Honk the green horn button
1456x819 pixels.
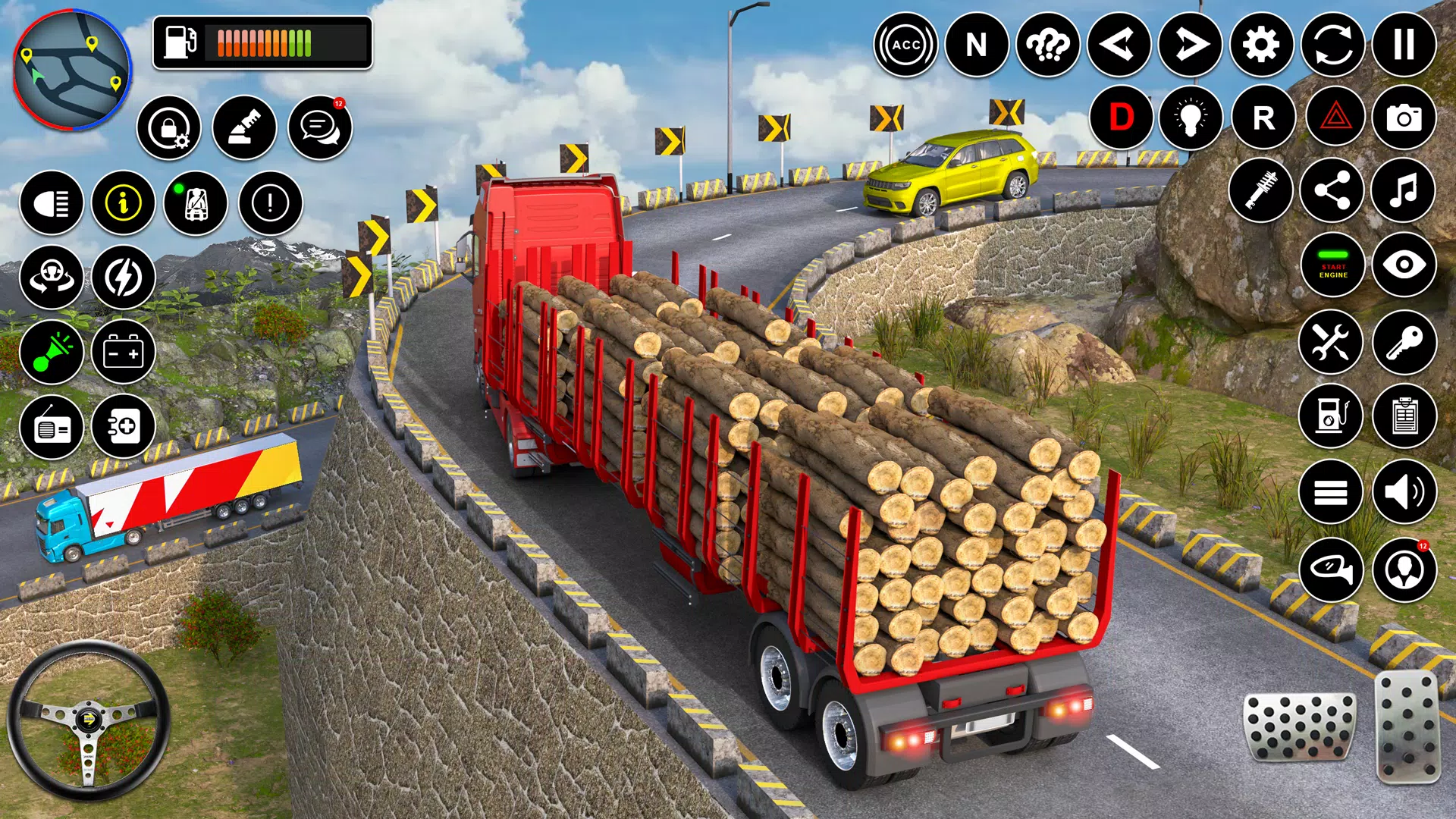point(52,352)
